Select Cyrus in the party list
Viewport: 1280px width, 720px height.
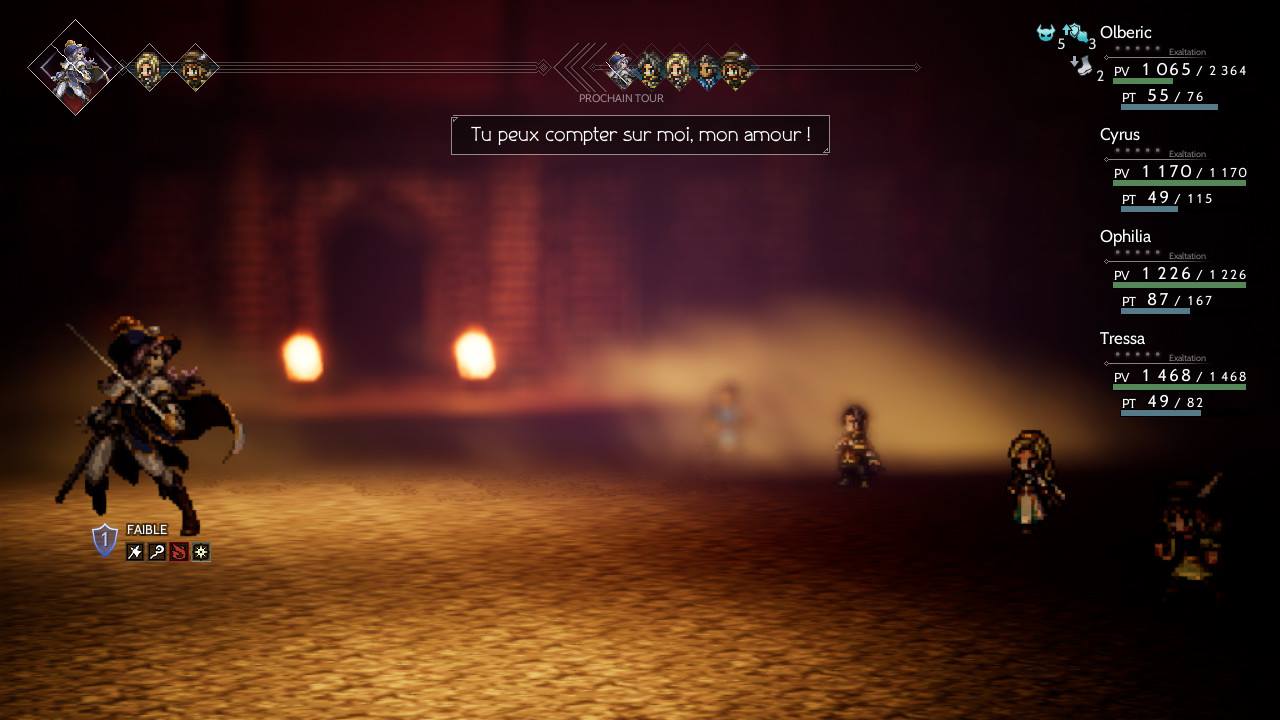[1119, 135]
